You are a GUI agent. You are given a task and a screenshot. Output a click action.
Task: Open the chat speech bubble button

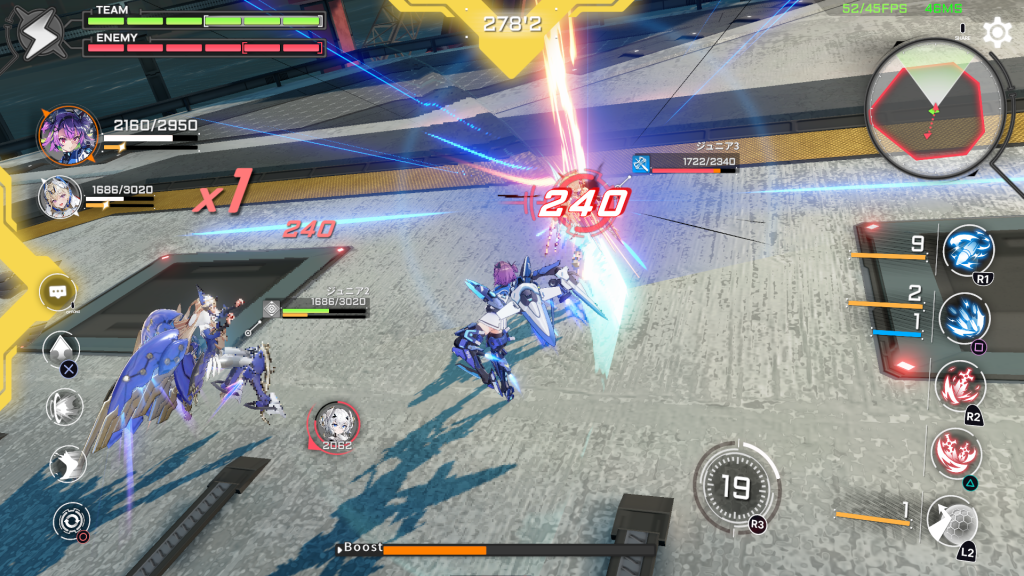pos(58,293)
